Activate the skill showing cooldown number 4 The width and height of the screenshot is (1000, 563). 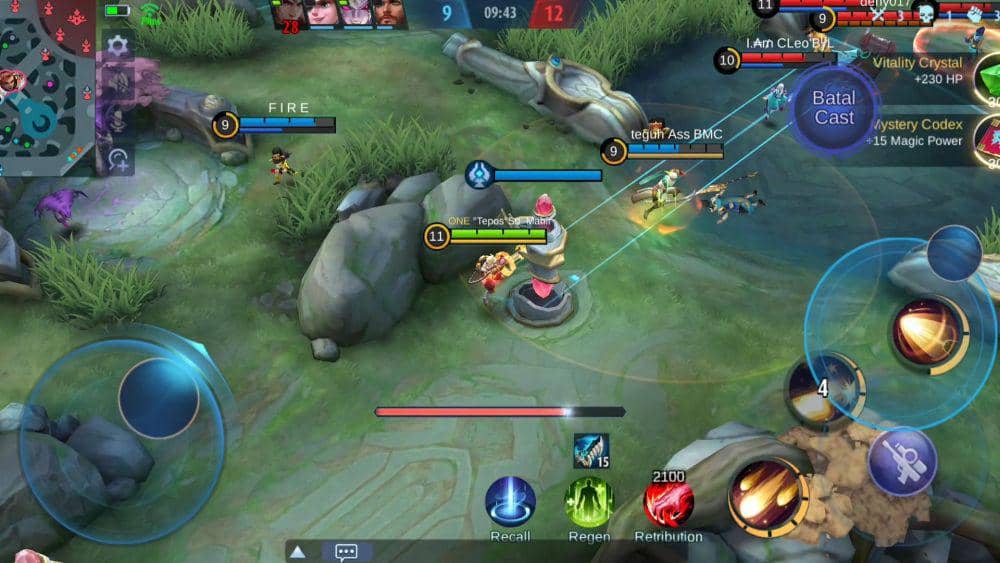(823, 388)
